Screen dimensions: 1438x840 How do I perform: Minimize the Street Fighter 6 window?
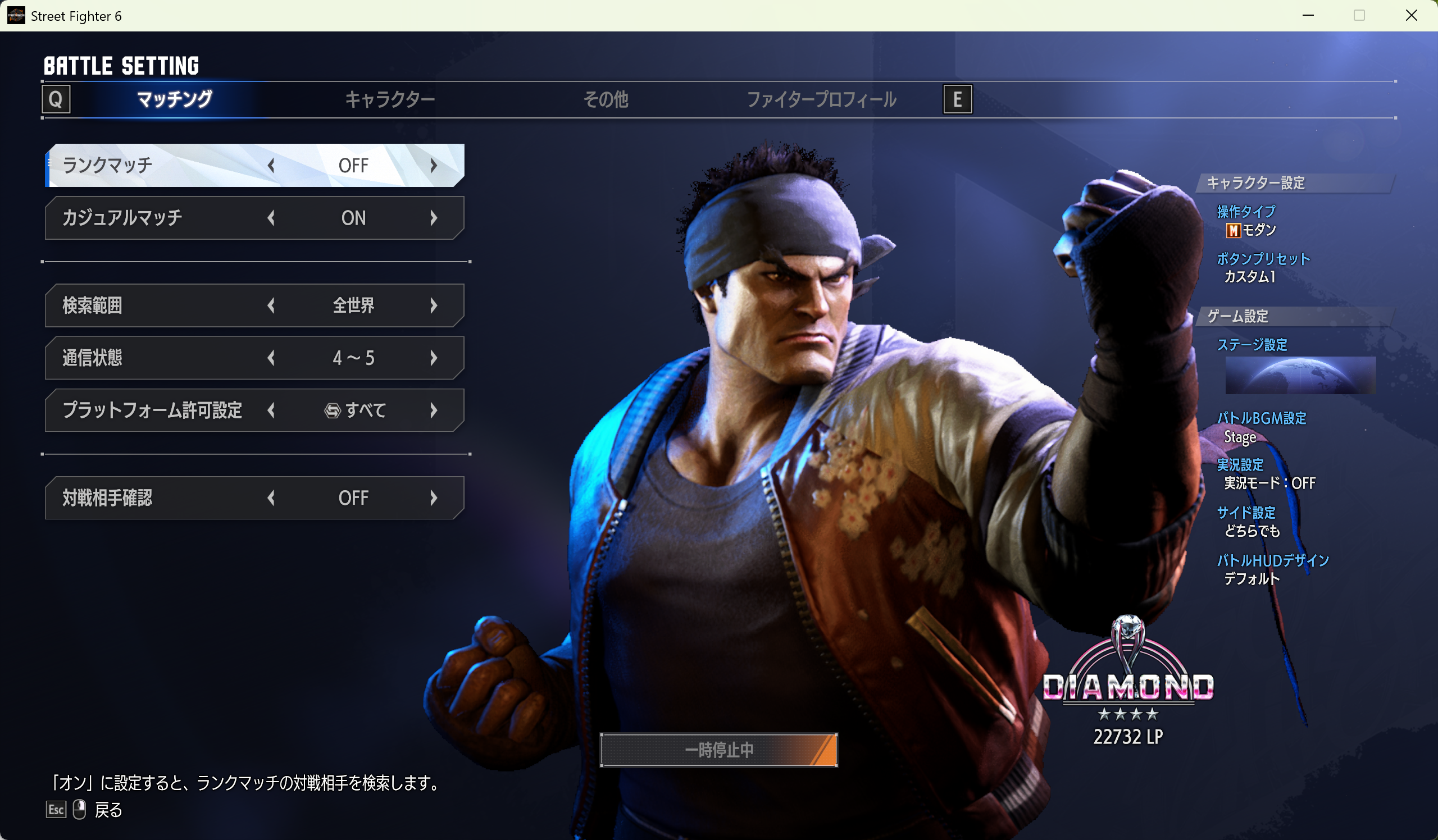[1308, 15]
